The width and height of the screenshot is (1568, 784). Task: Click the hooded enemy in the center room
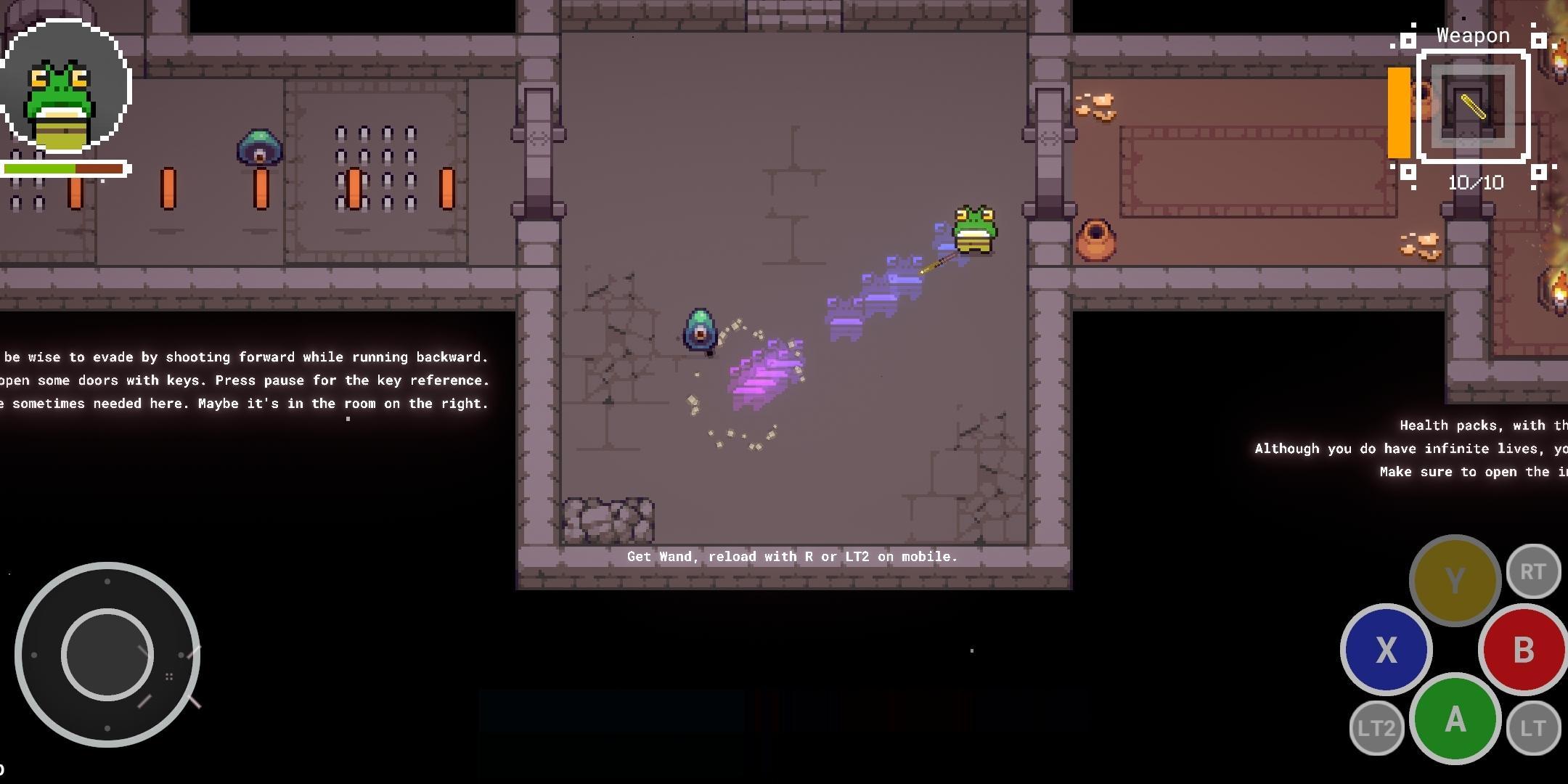click(x=698, y=330)
